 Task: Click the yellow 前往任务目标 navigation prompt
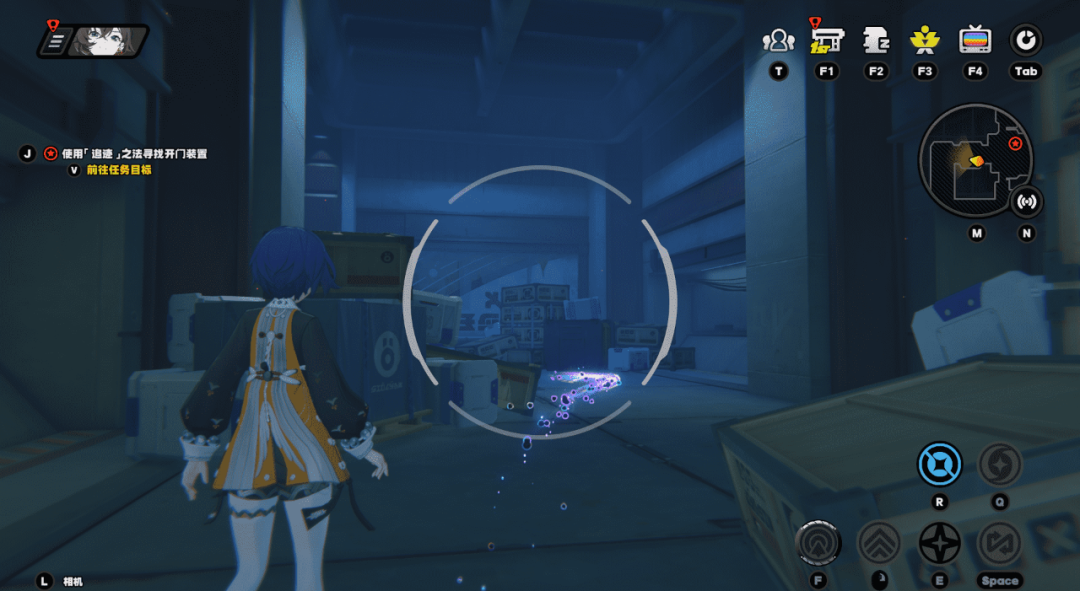point(118,170)
